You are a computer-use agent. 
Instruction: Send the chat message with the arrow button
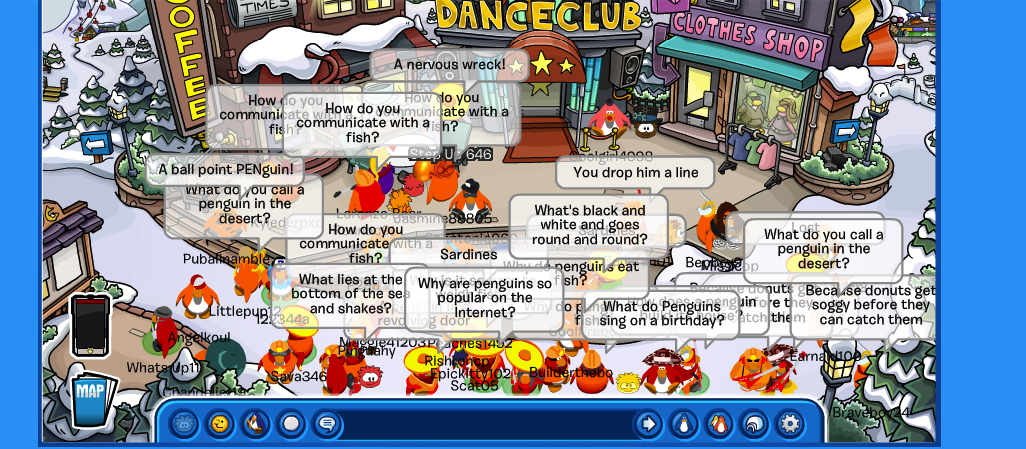pyautogui.click(x=648, y=424)
